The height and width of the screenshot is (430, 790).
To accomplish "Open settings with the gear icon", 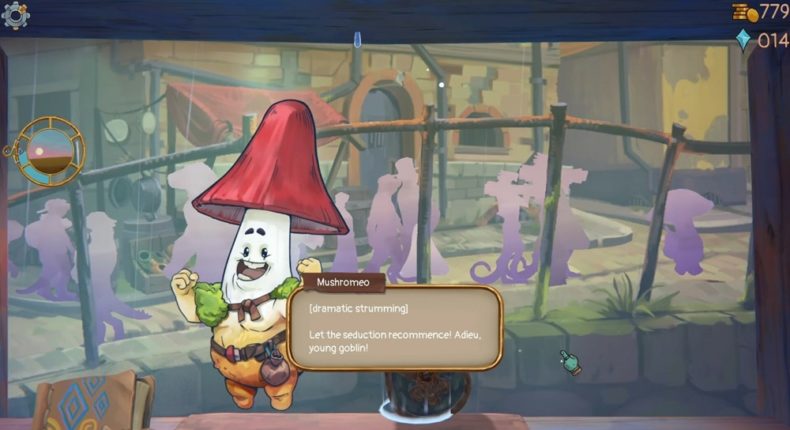I will 16,14.
